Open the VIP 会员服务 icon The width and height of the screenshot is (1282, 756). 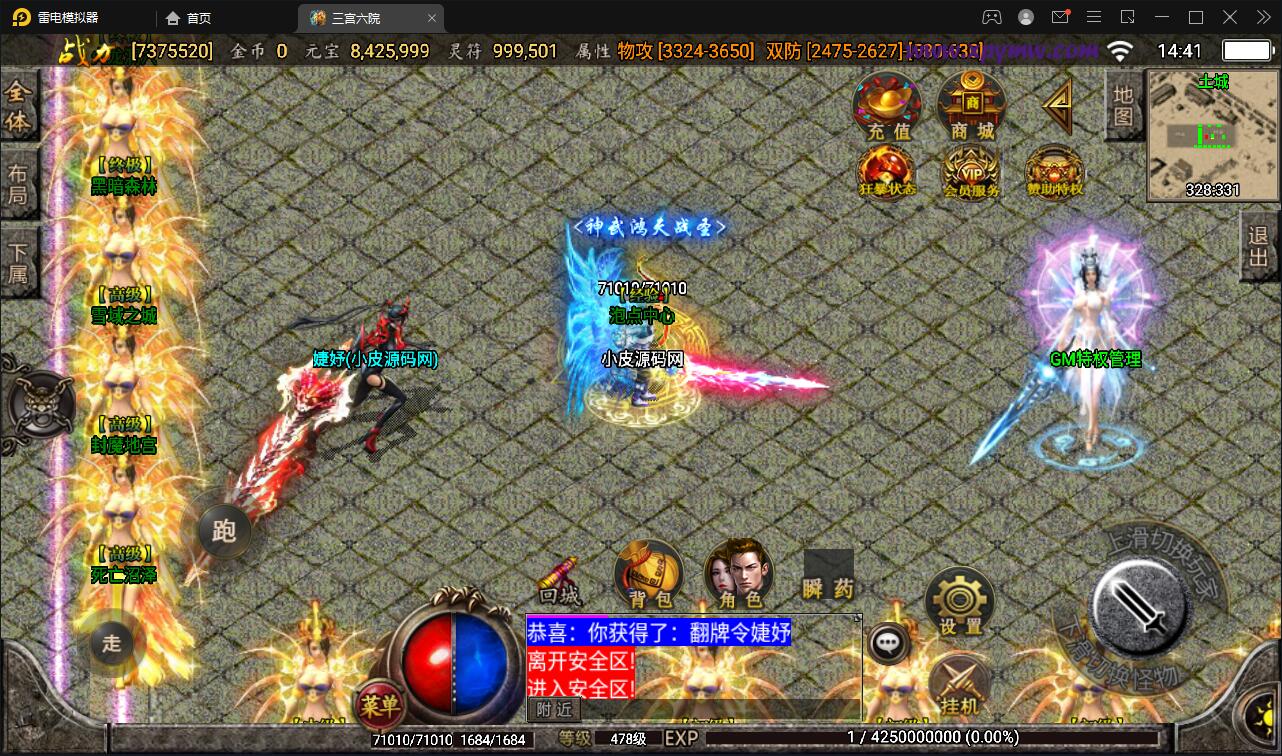tap(971, 172)
